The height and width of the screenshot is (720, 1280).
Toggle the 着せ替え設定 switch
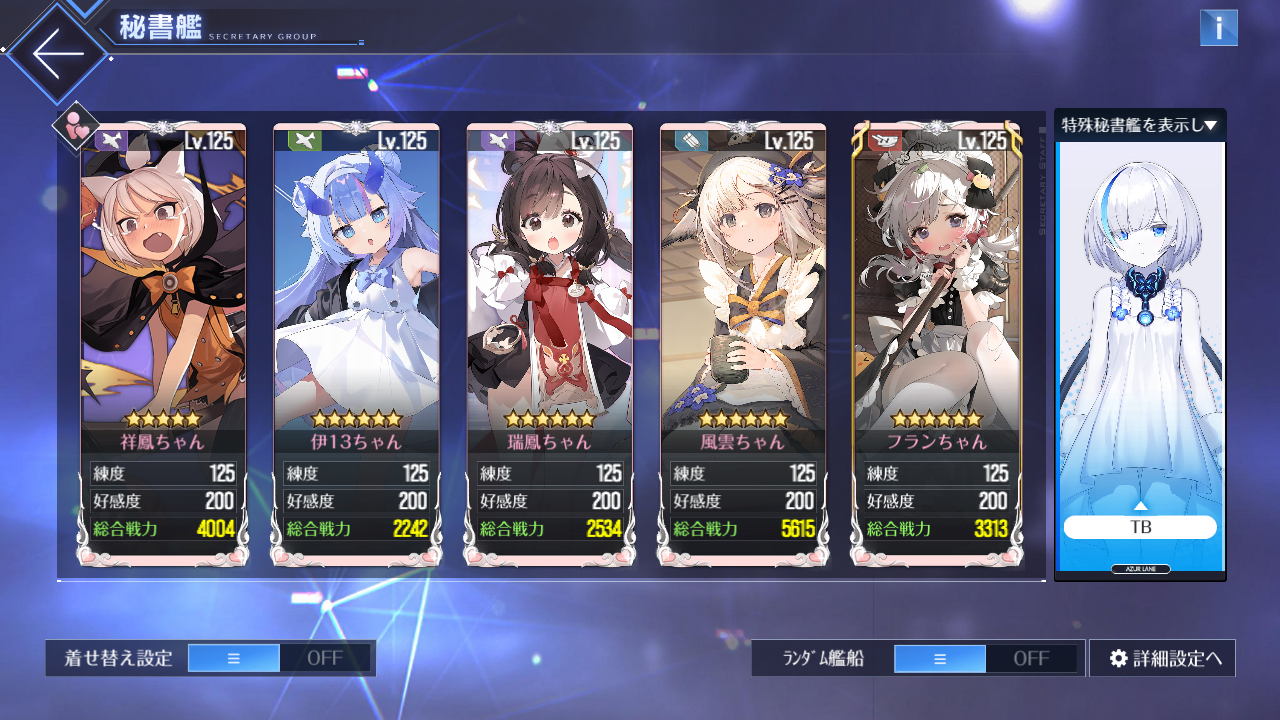coord(279,658)
